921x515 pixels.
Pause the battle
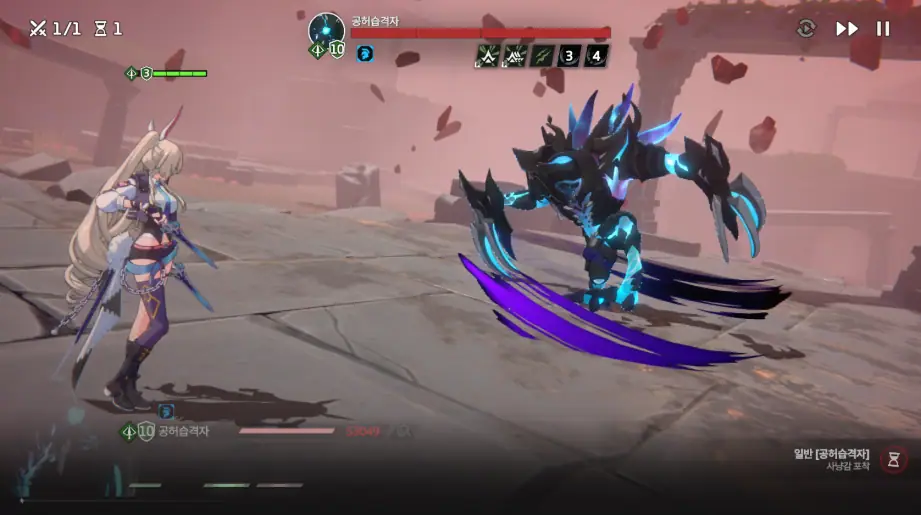click(883, 29)
